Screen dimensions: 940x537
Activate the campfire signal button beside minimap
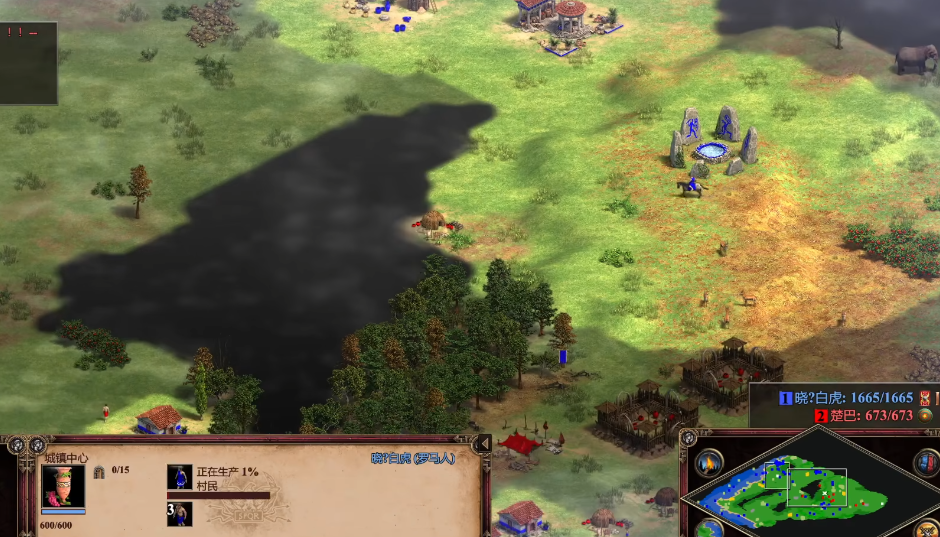pyautogui.click(x=709, y=463)
